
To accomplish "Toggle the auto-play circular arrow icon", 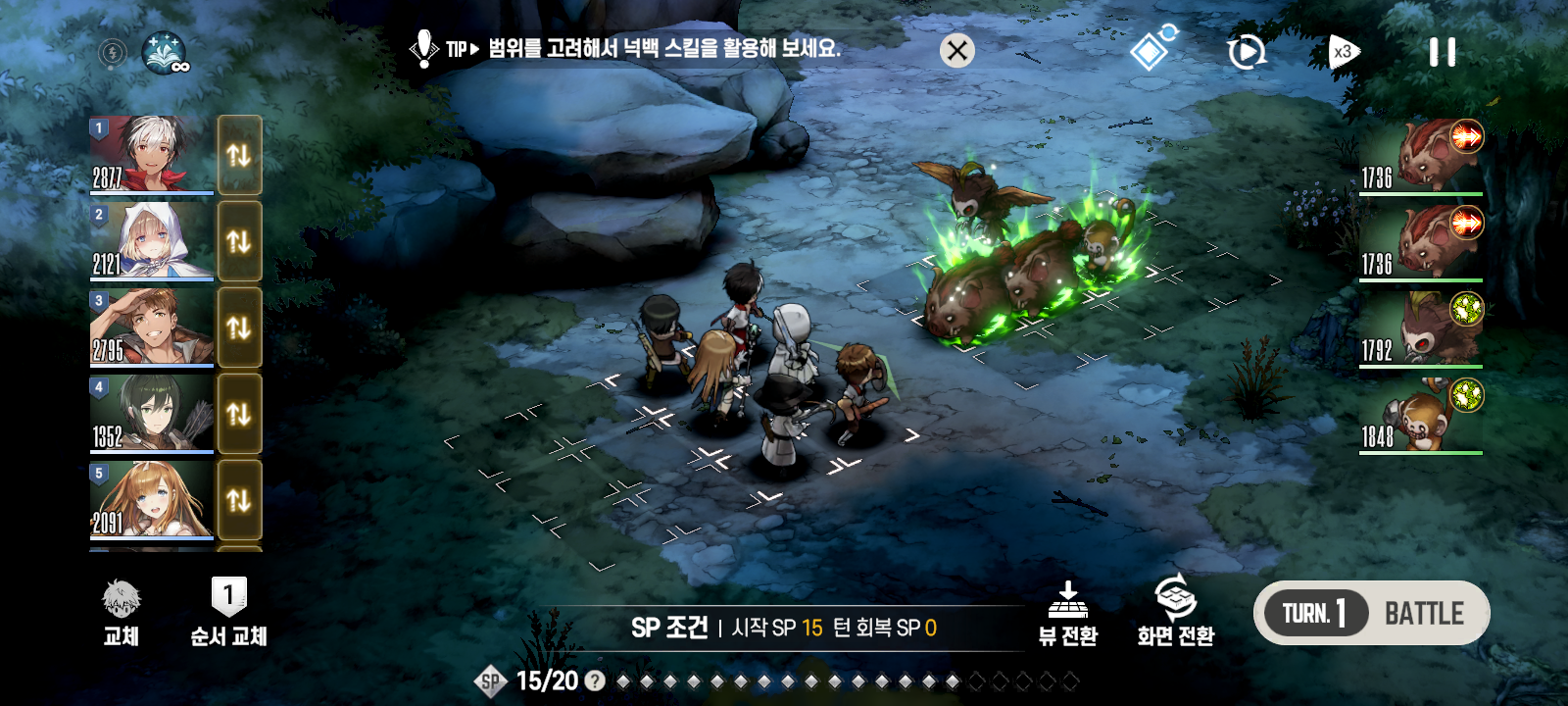I will point(1246,52).
